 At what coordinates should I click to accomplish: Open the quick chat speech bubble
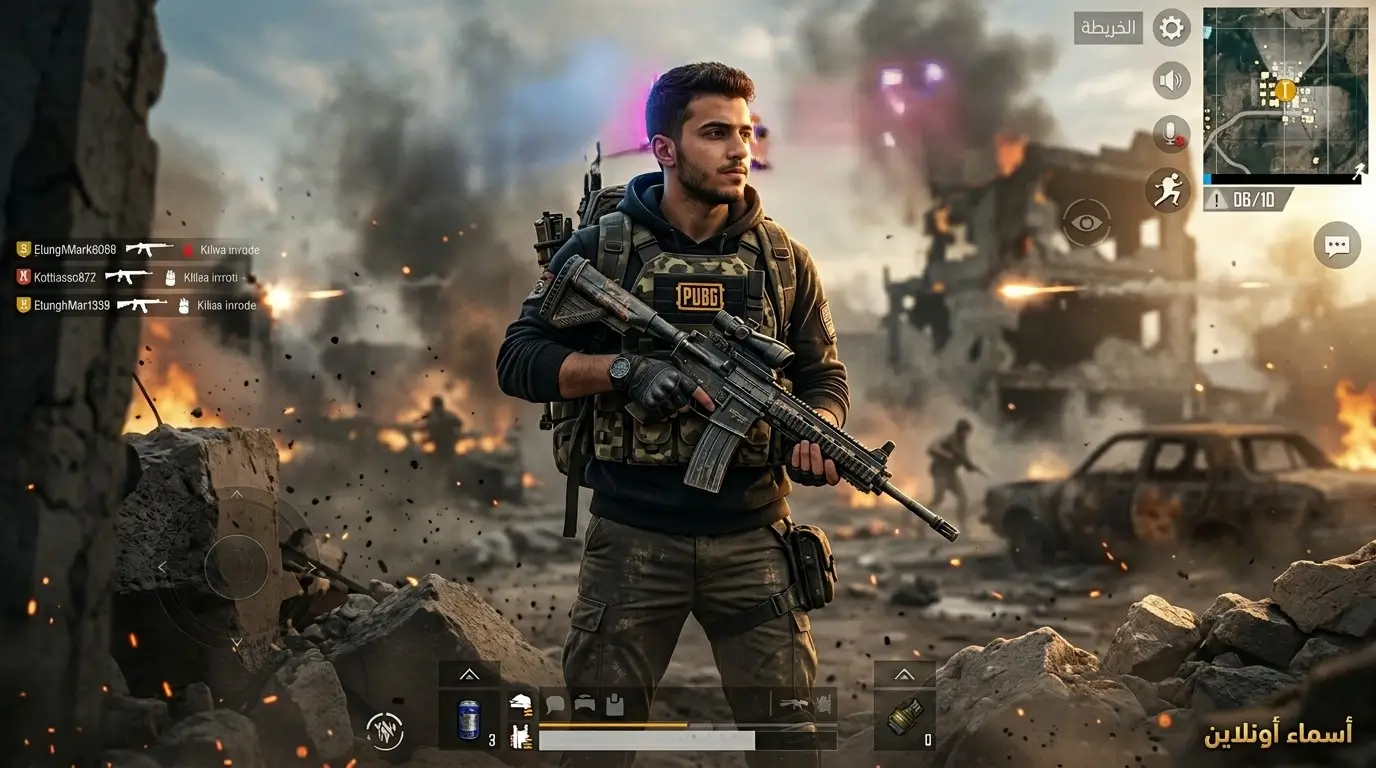point(1337,245)
